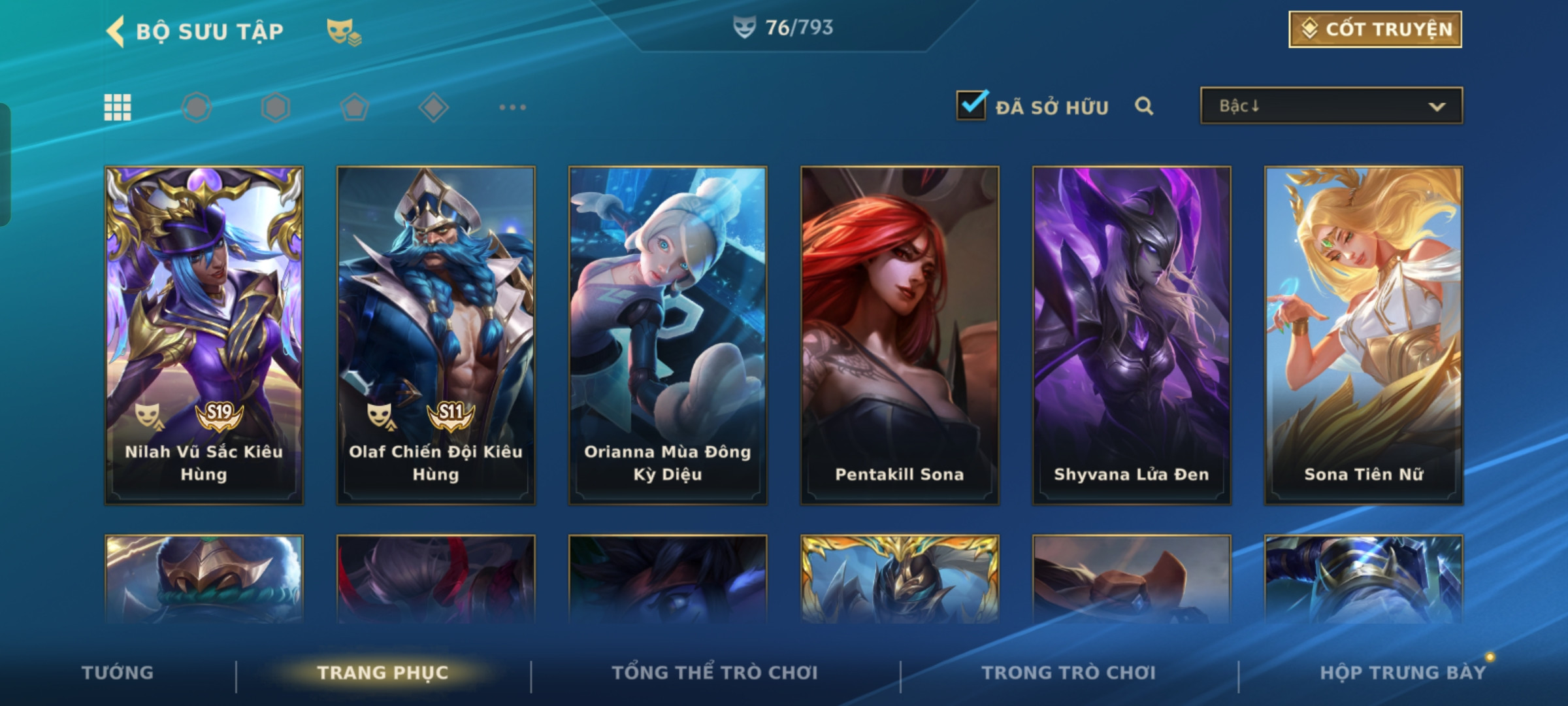Choose the Sona Tiên Nữ skin
Screen dimensions: 1568x706
point(1364,335)
